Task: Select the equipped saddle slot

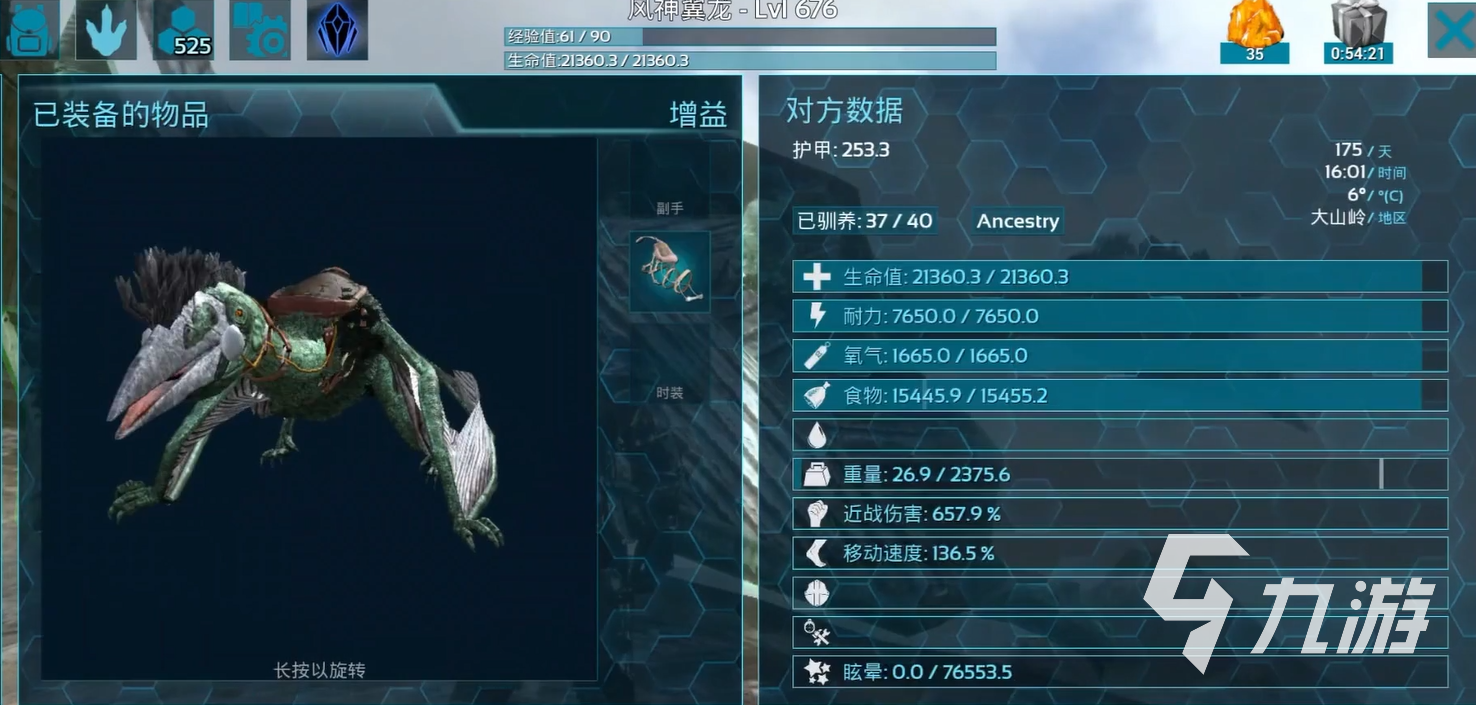Action: 669,272
